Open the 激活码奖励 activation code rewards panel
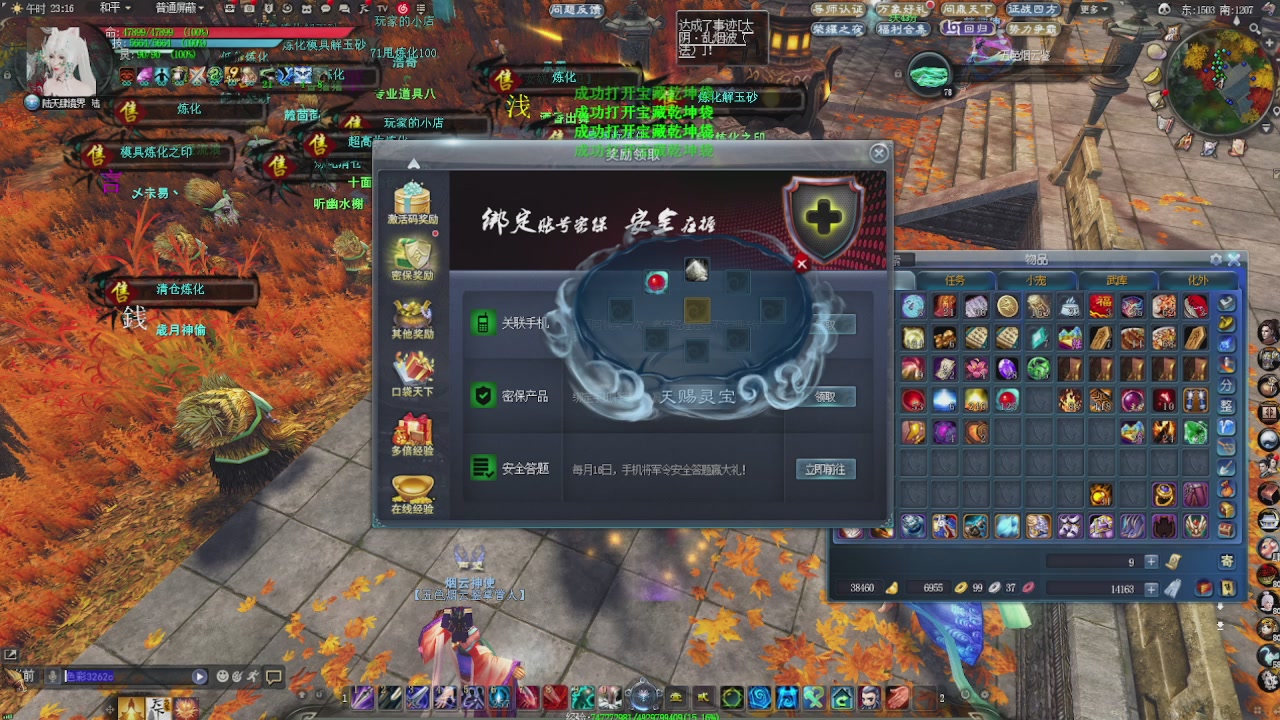The width and height of the screenshot is (1280, 720). (413, 197)
